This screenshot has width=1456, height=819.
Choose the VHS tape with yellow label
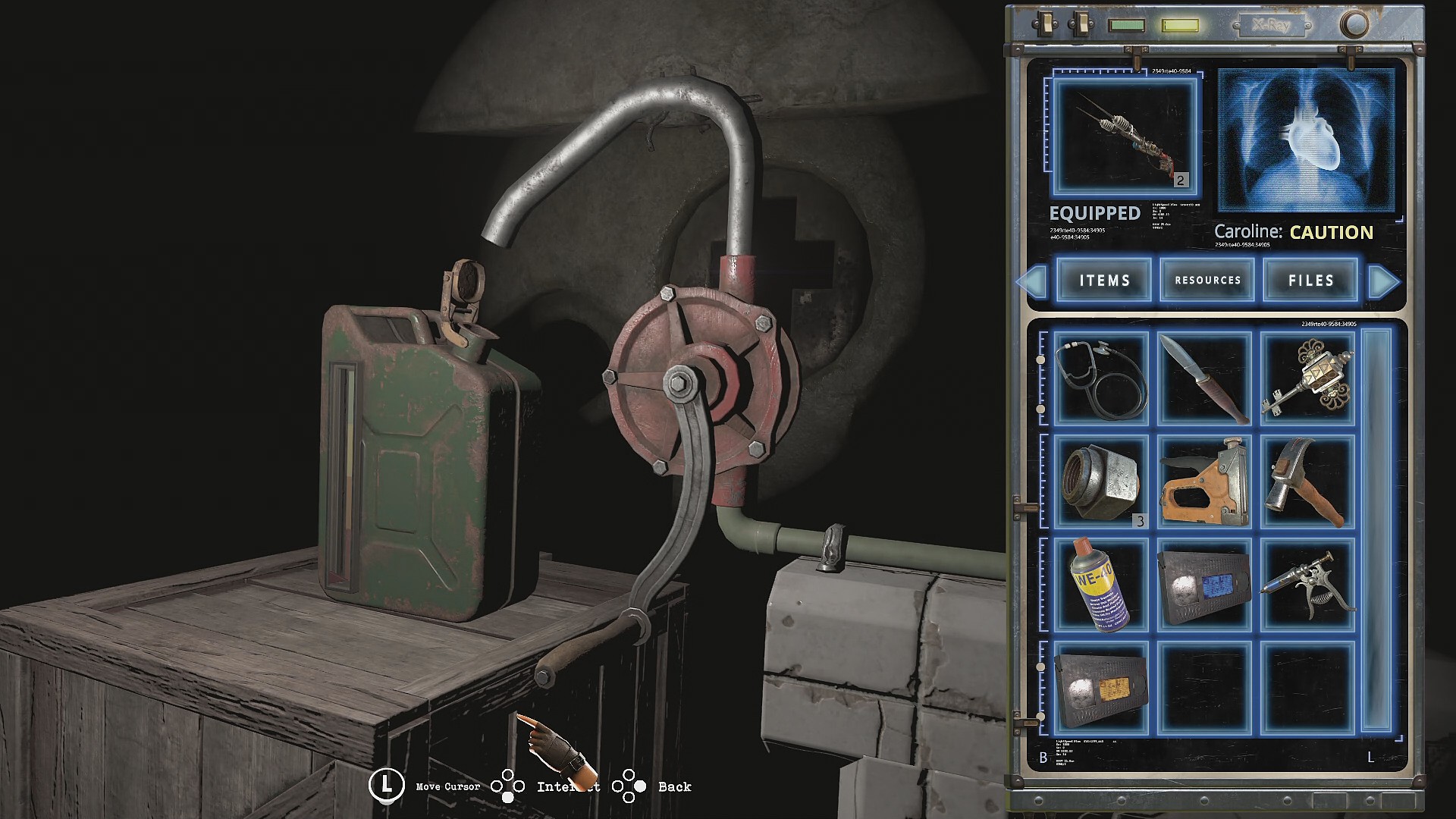point(1100,688)
